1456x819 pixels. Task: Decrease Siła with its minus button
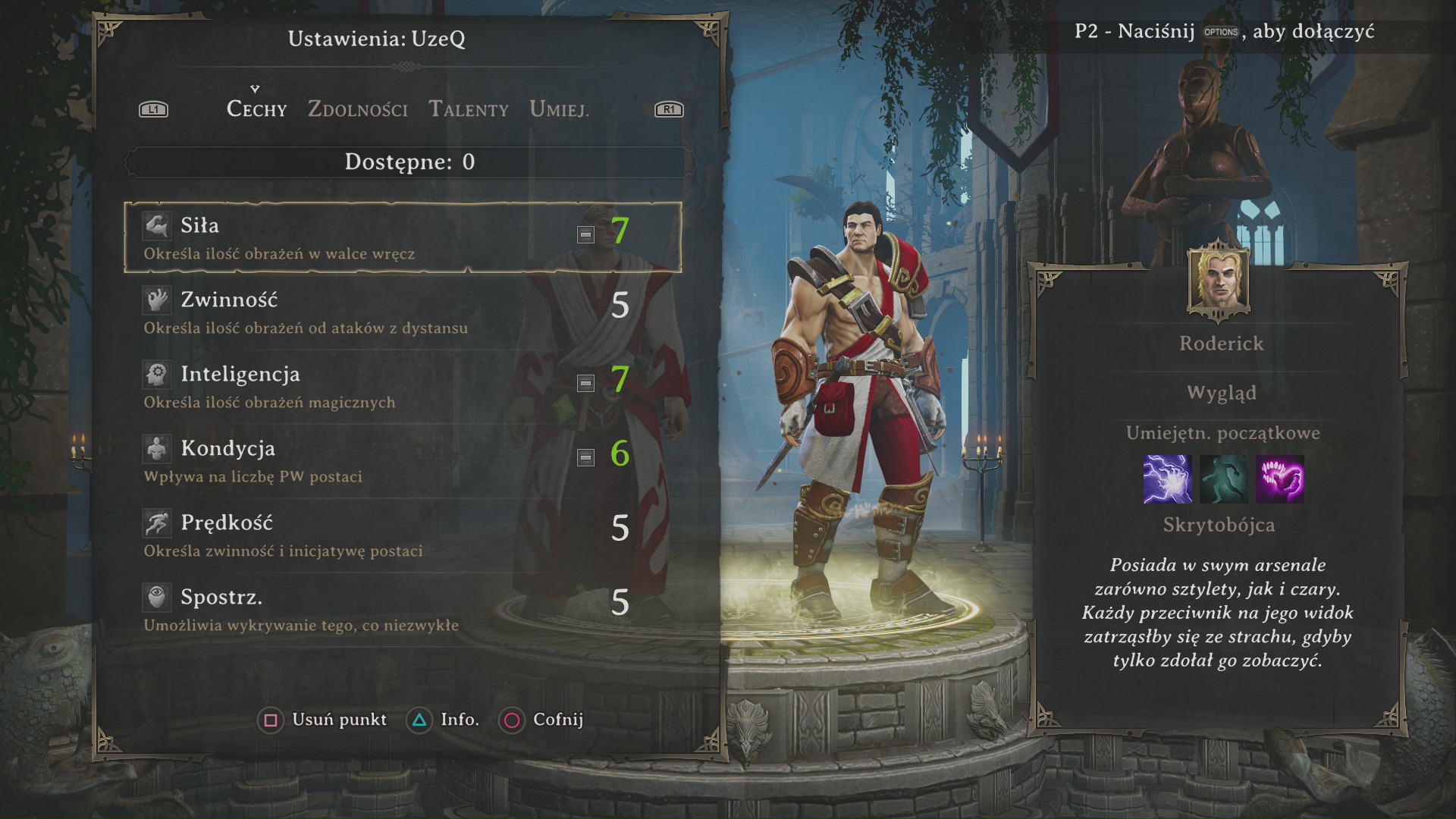585,234
